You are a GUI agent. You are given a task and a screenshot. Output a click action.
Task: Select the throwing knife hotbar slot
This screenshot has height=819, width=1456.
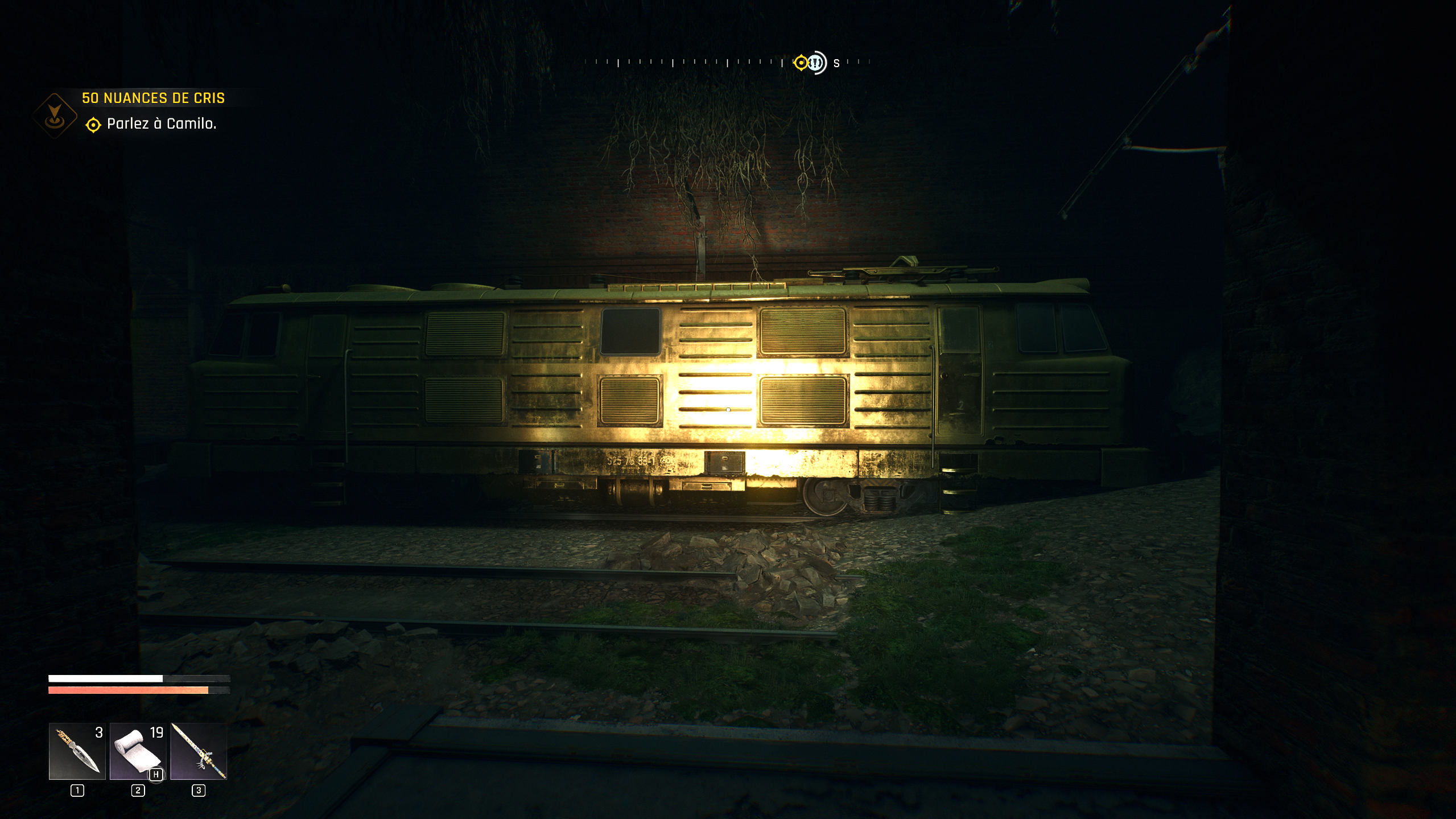[77, 751]
